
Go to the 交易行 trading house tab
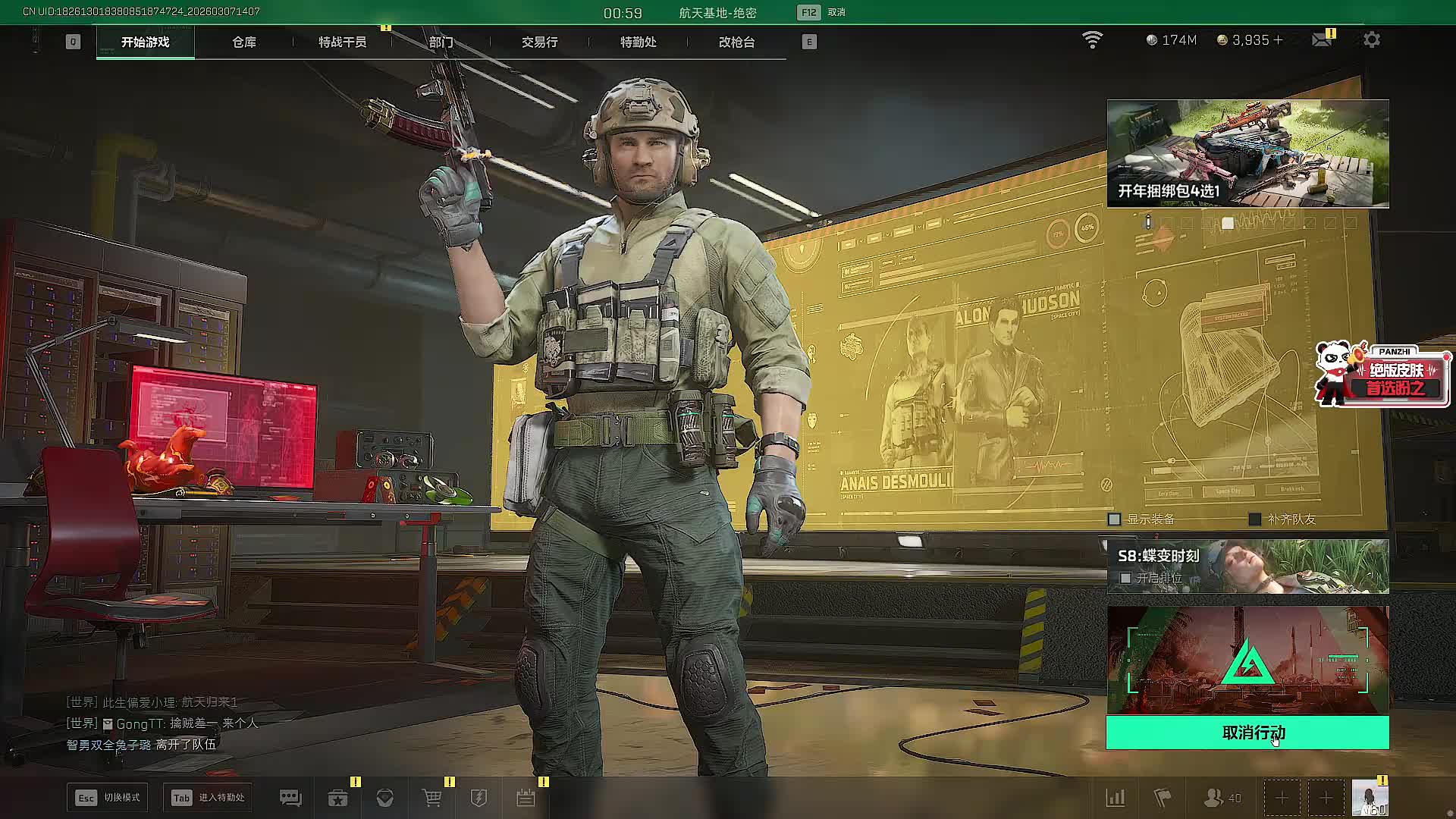(539, 42)
